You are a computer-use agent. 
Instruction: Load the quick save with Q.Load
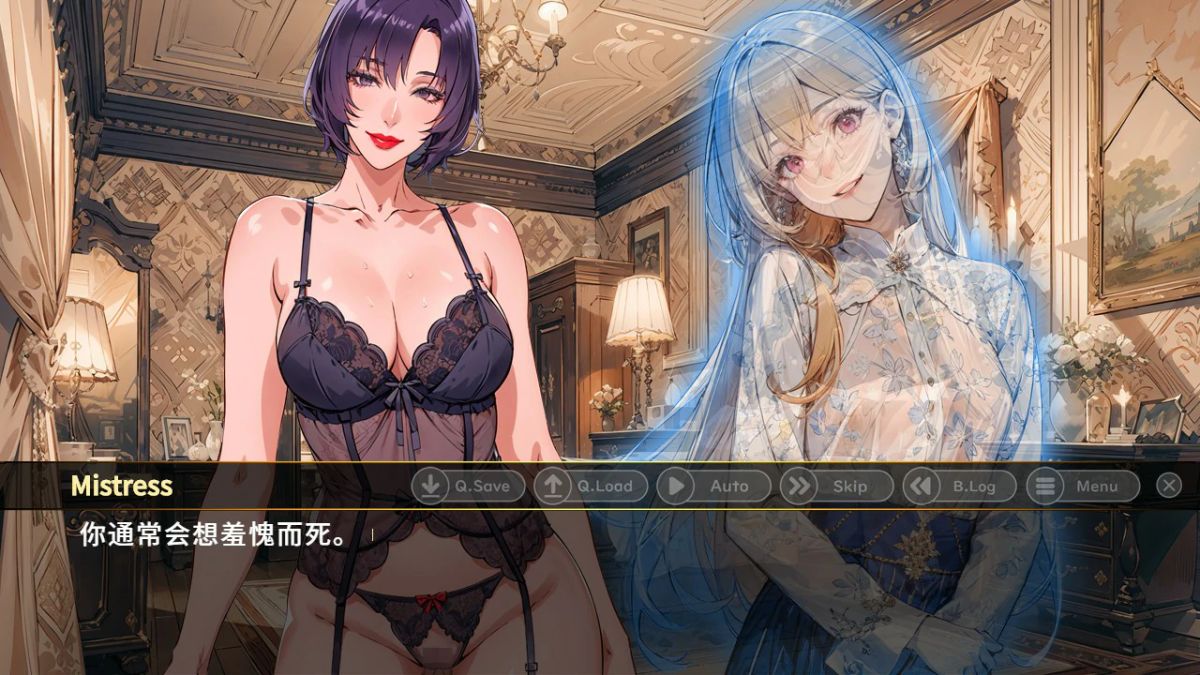click(x=590, y=486)
